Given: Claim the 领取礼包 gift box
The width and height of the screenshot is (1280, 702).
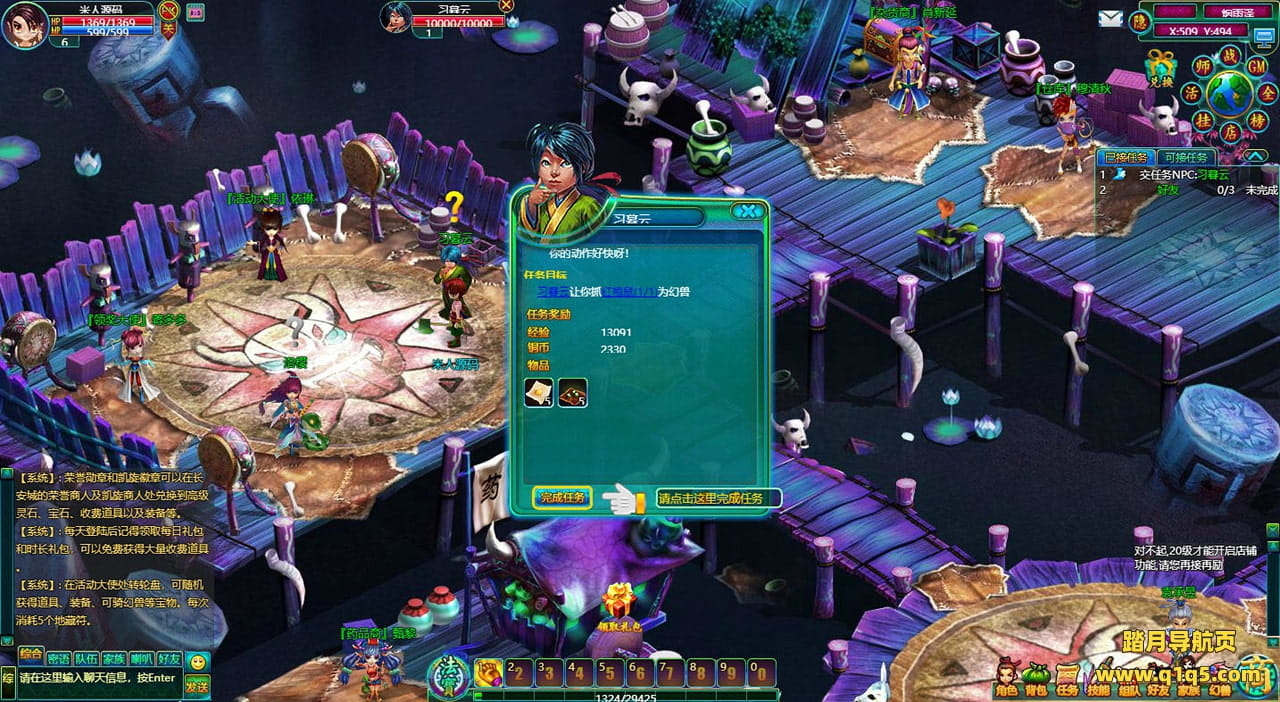Looking at the screenshot, I should pyautogui.click(x=619, y=603).
